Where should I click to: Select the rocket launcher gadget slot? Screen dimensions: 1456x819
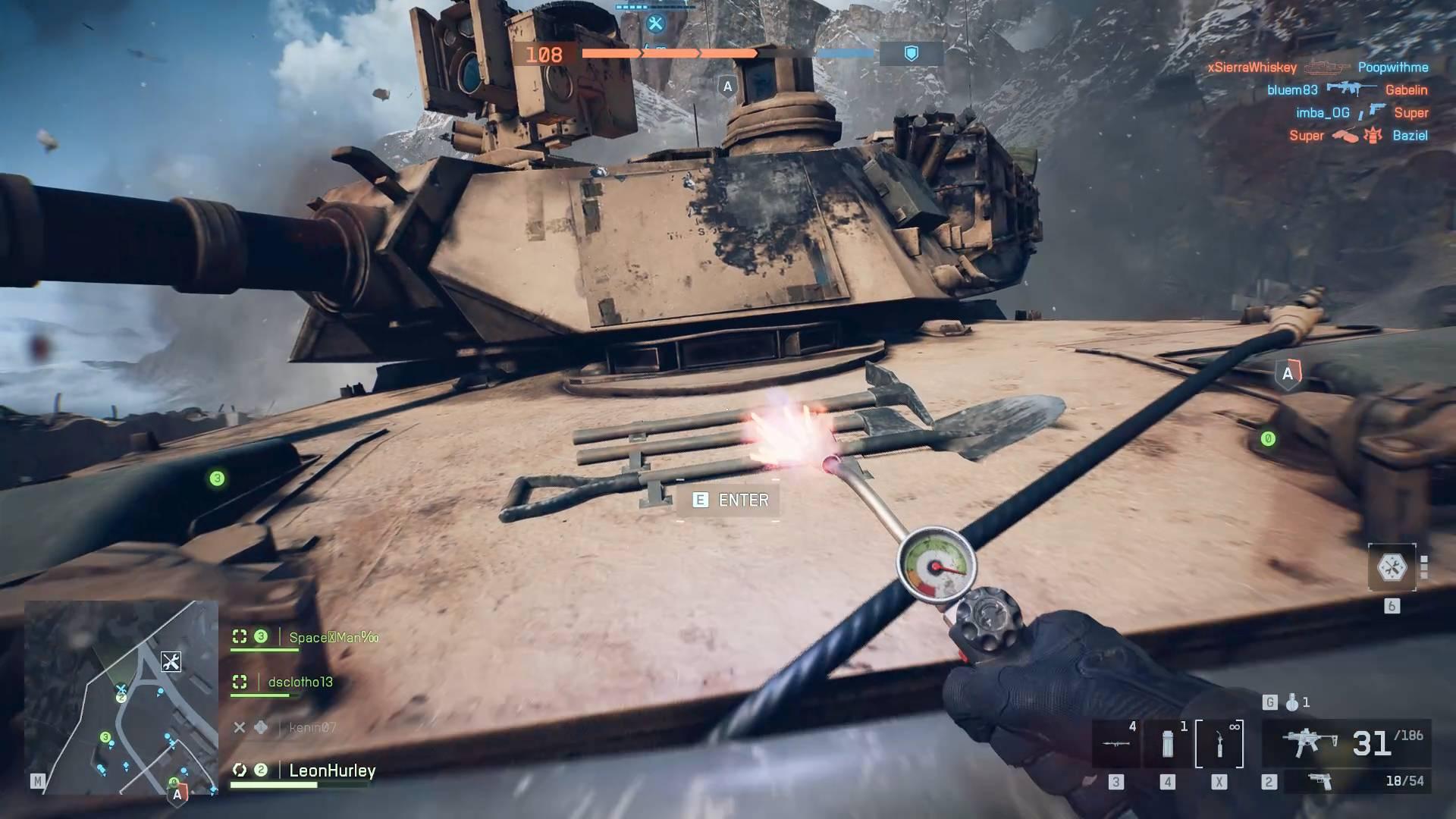coord(1115,743)
